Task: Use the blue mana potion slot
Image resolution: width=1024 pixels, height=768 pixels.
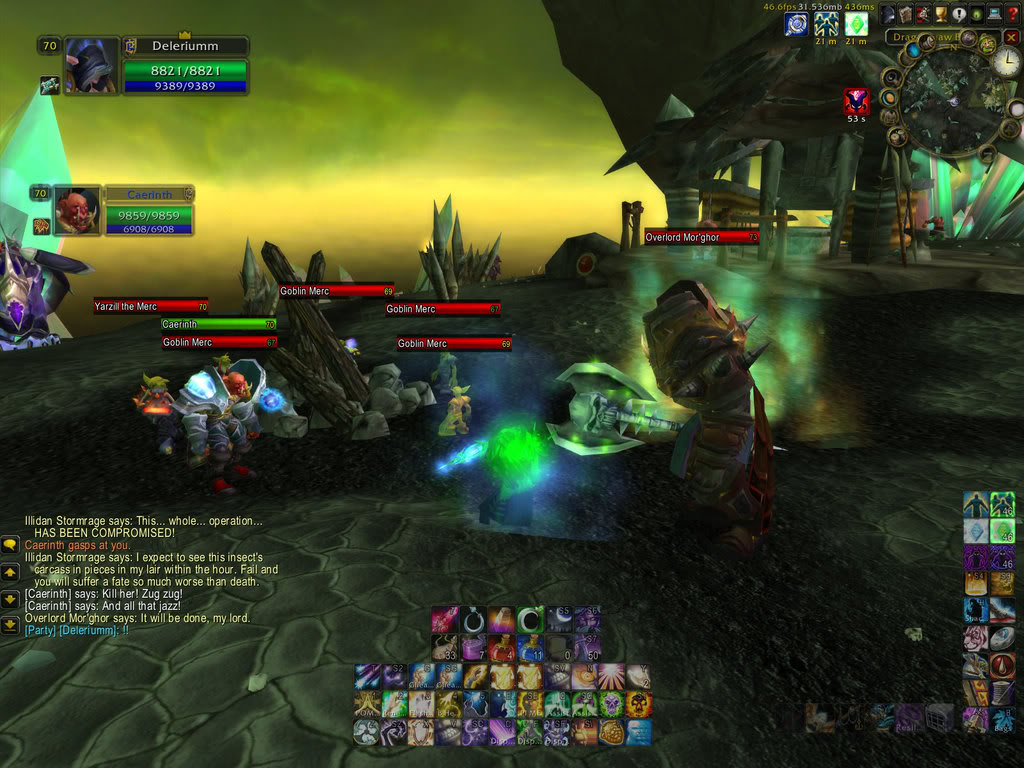Action: [530, 647]
